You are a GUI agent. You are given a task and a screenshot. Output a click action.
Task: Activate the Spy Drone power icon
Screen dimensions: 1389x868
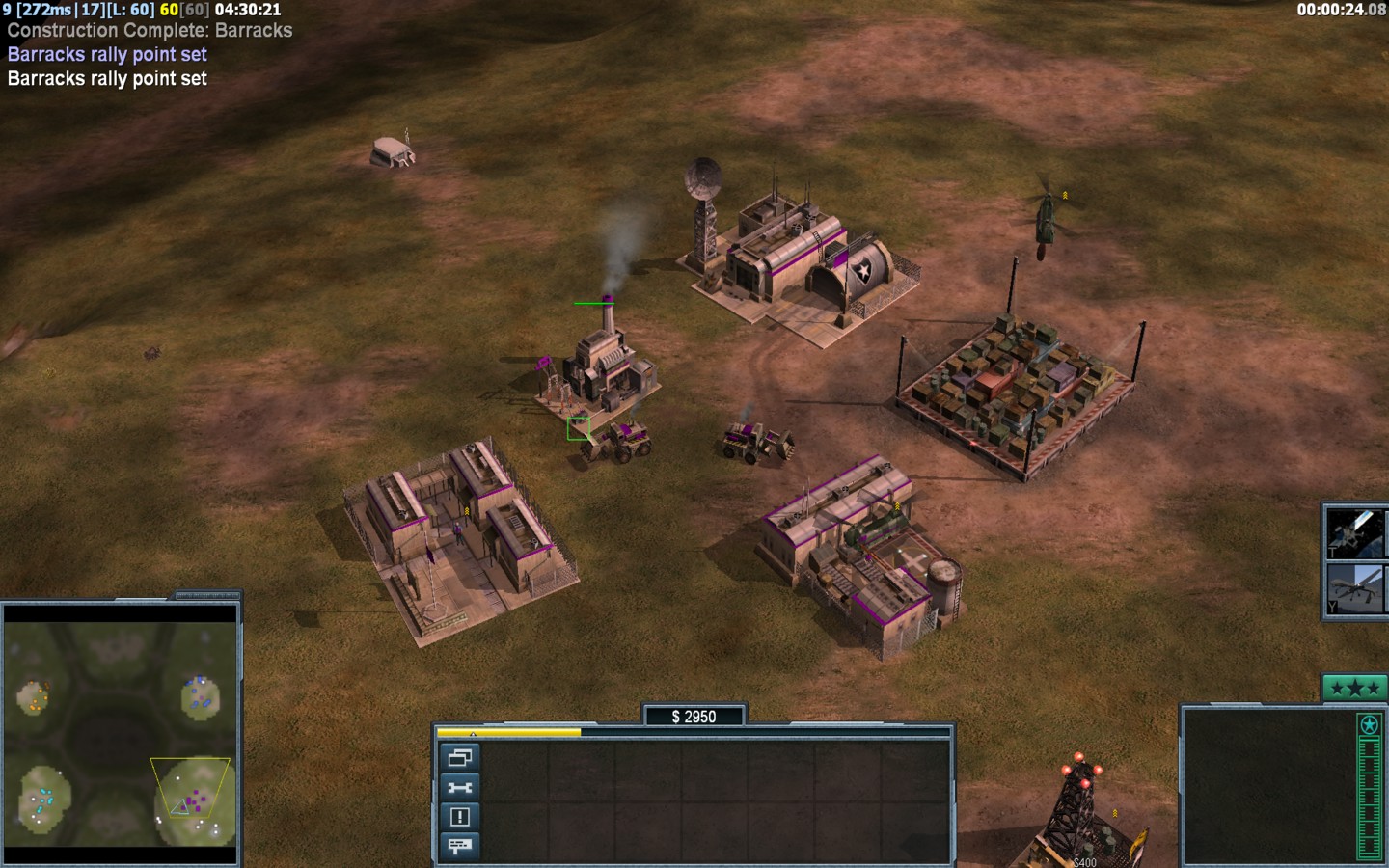1355,588
